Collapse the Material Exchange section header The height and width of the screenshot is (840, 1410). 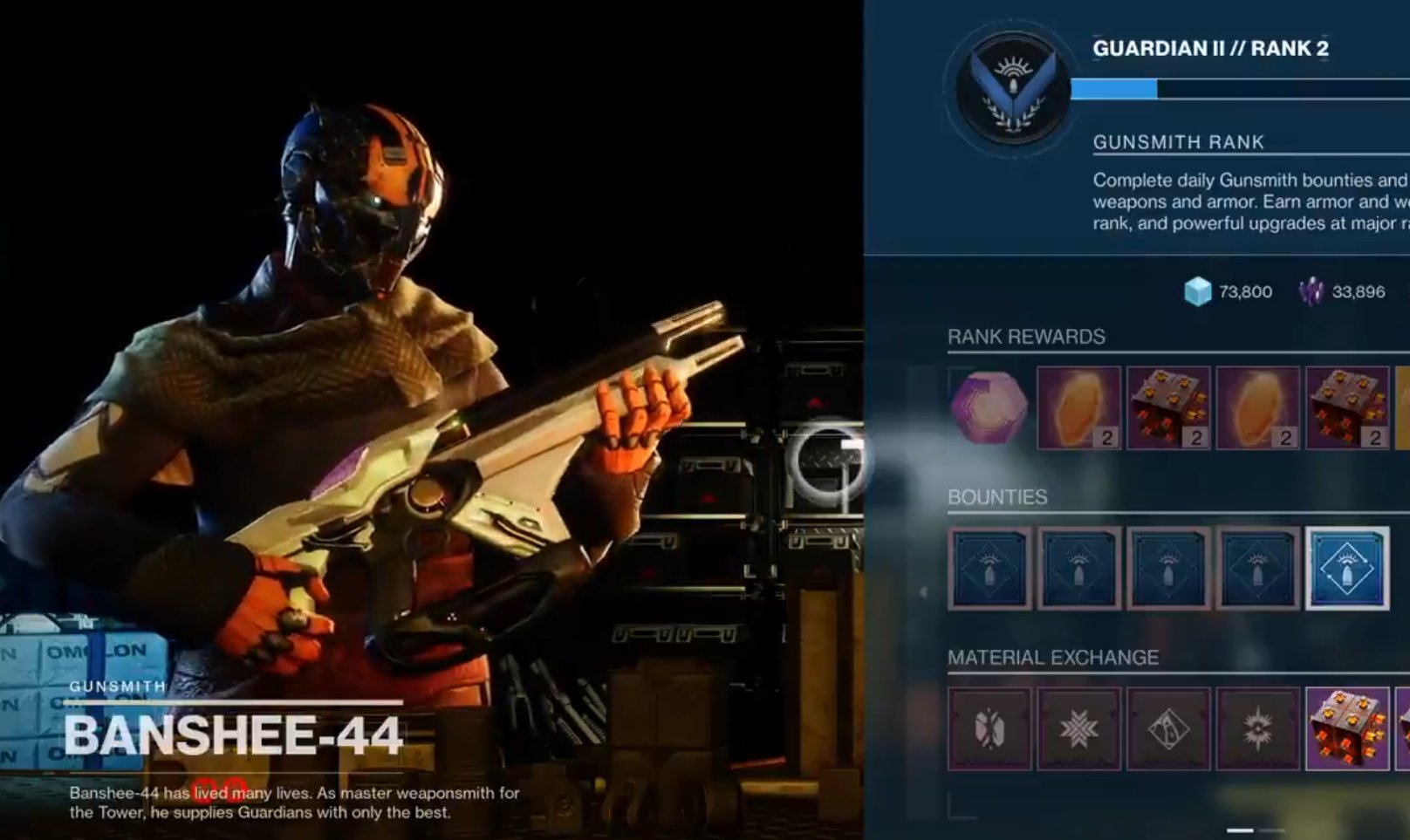[1051, 659]
